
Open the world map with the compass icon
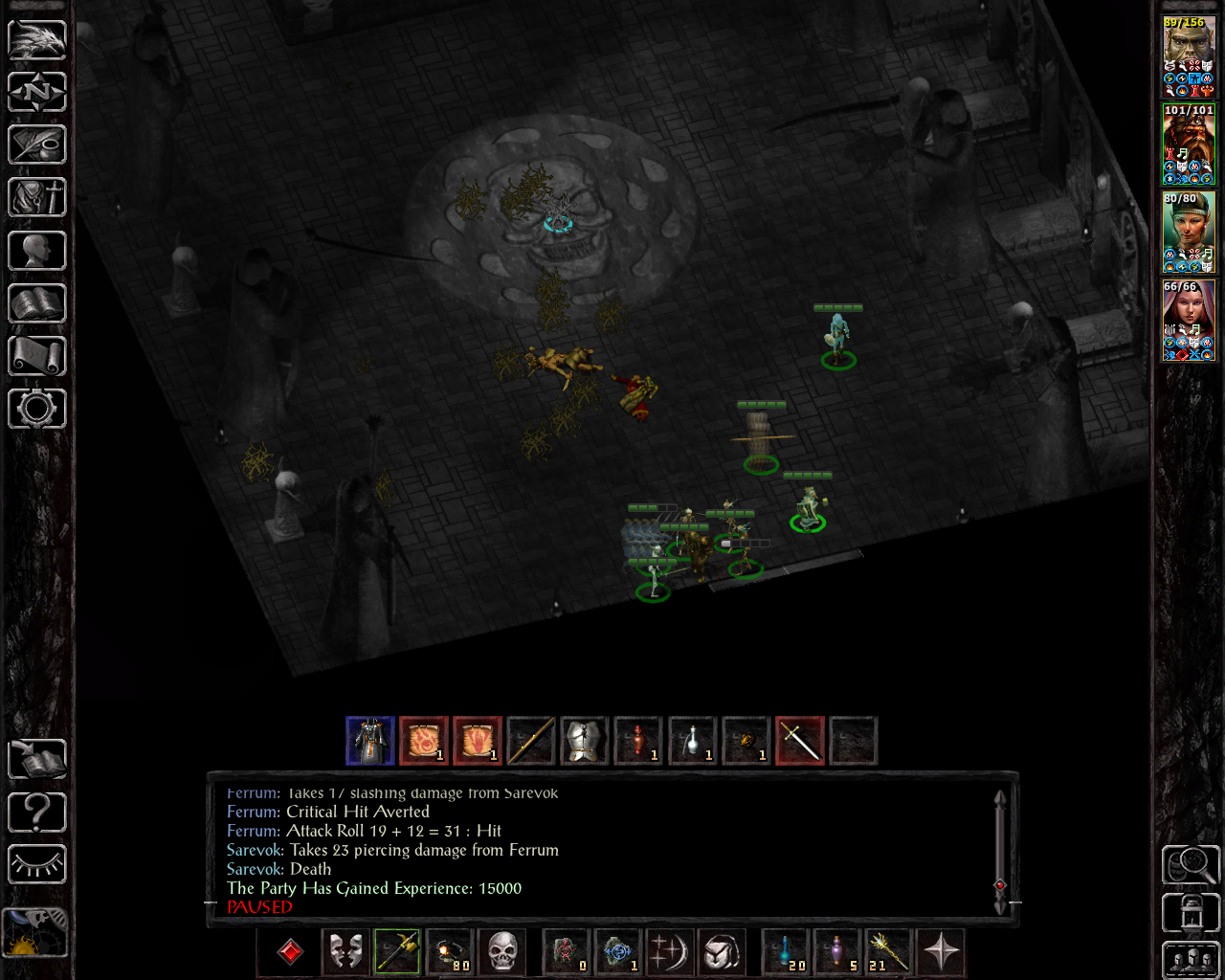coord(36,92)
